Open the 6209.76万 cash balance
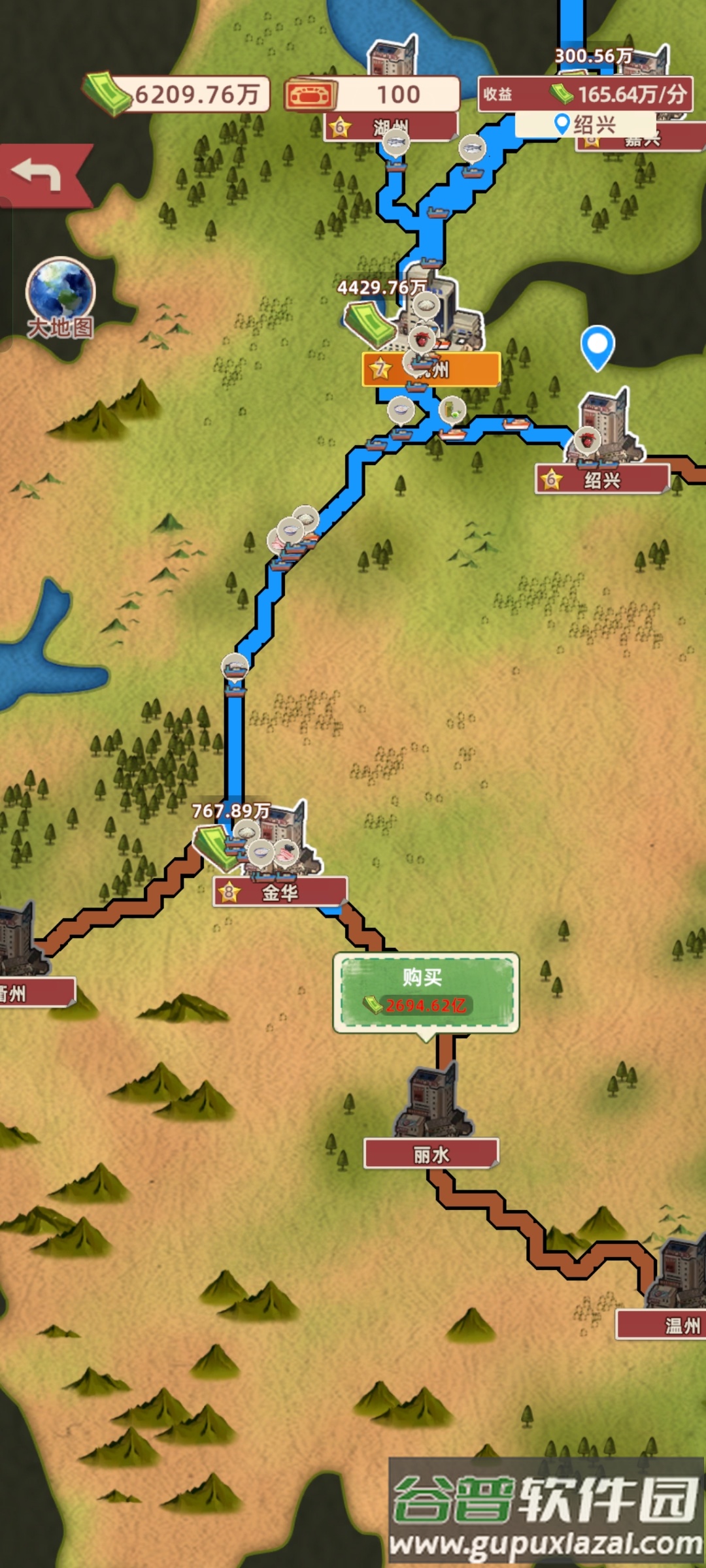This screenshot has width=706, height=1568. [x=178, y=95]
